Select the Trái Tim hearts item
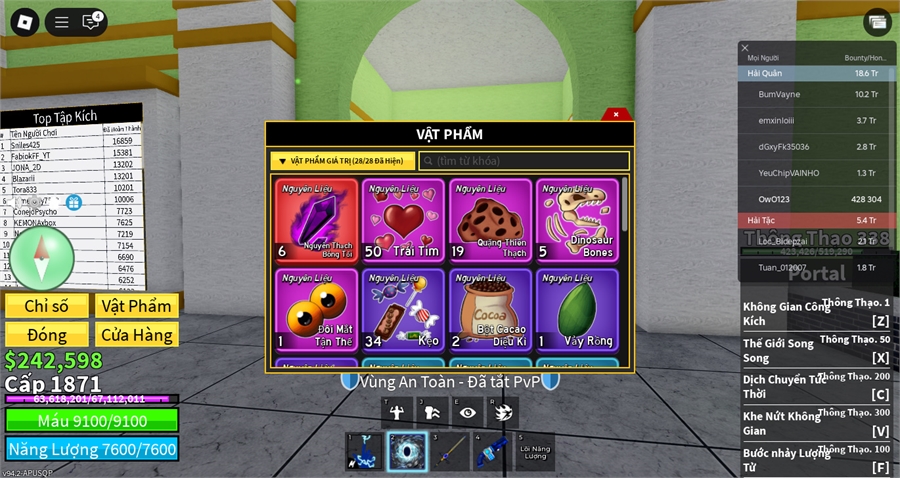900x478 pixels. [403, 220]
